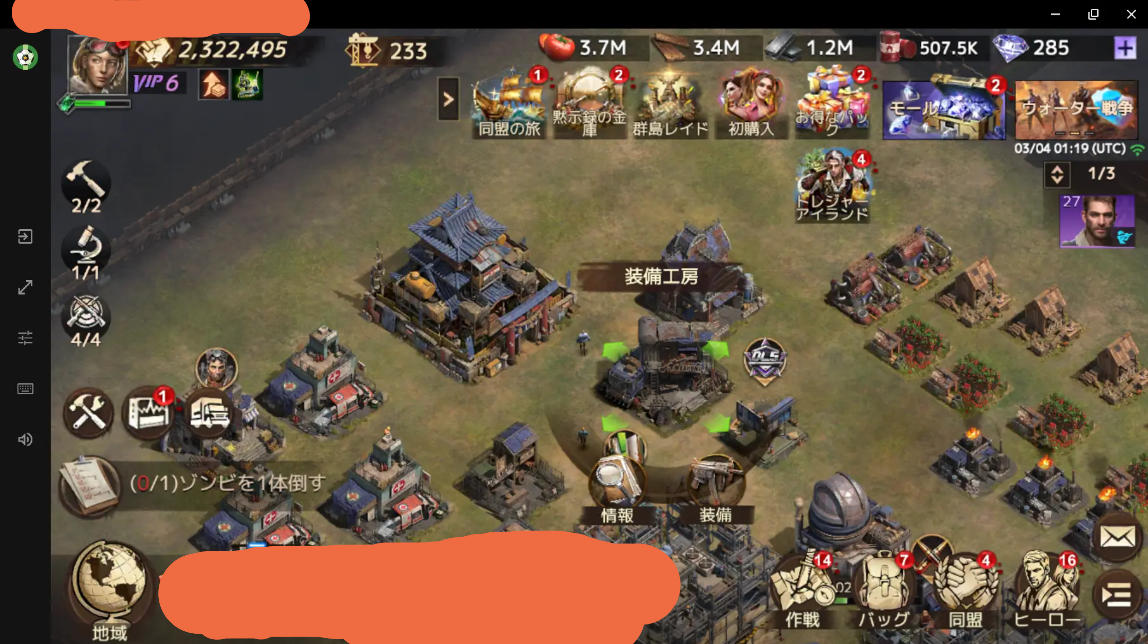This screenshot has width=1148, height=644.
Task: Open the 初購入 first purchase offer
Action: (x=751, y=102)
